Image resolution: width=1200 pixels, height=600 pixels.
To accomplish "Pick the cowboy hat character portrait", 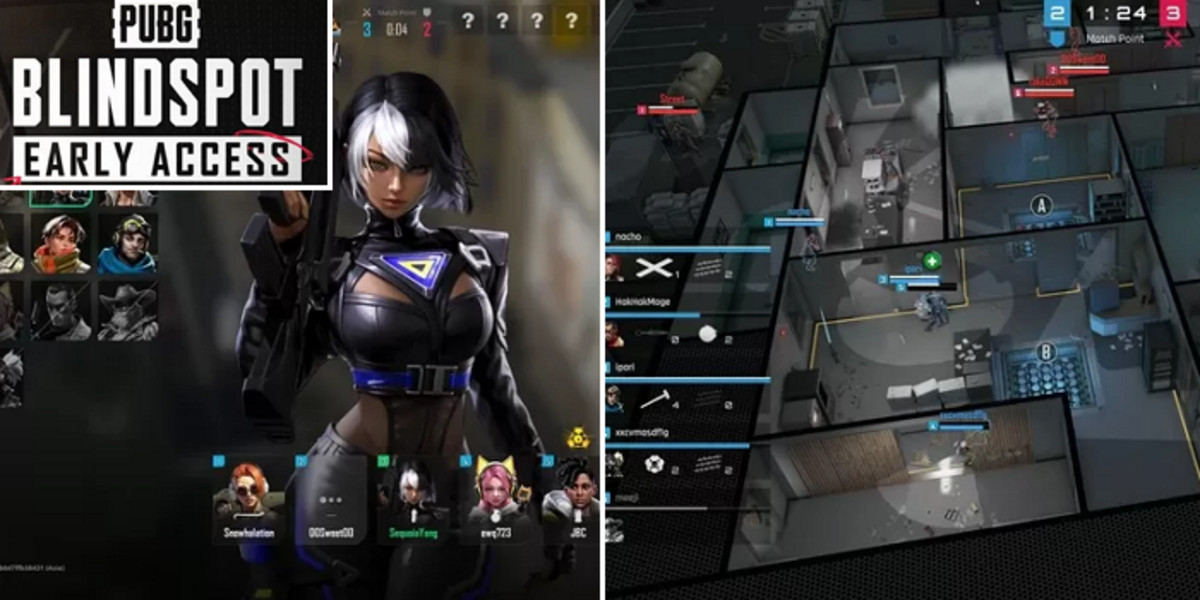I will 127,311.
